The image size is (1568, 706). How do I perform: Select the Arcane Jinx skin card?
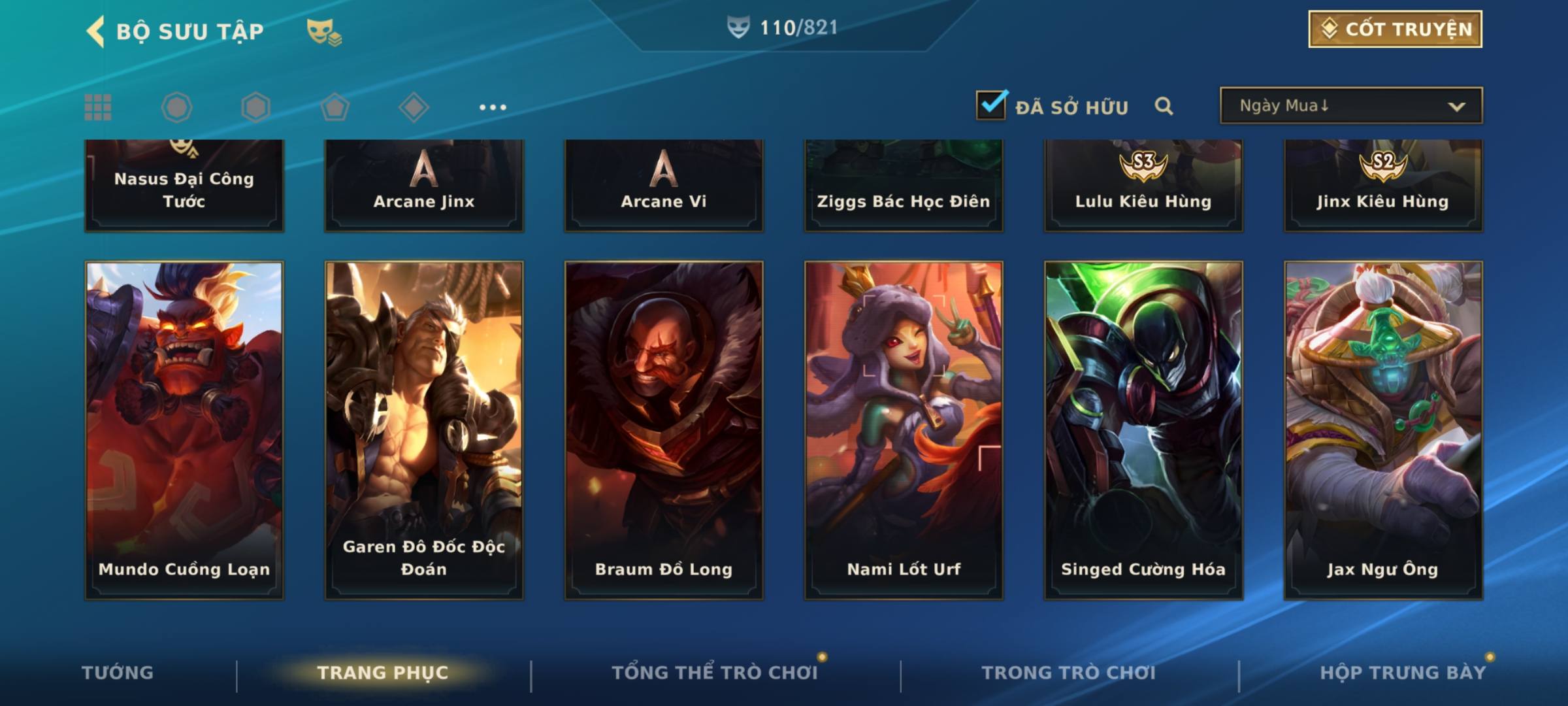[424, 186]
